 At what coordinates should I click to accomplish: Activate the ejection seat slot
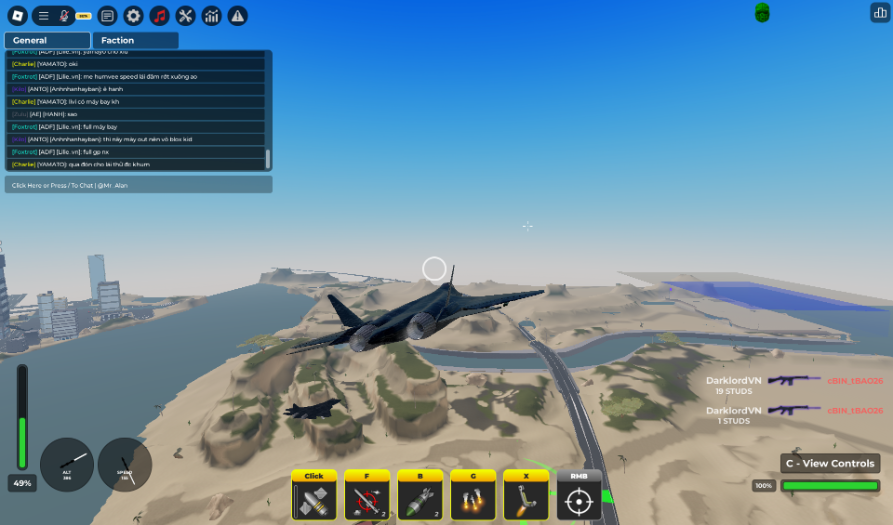pyautogui.click(x=526, y=499)
